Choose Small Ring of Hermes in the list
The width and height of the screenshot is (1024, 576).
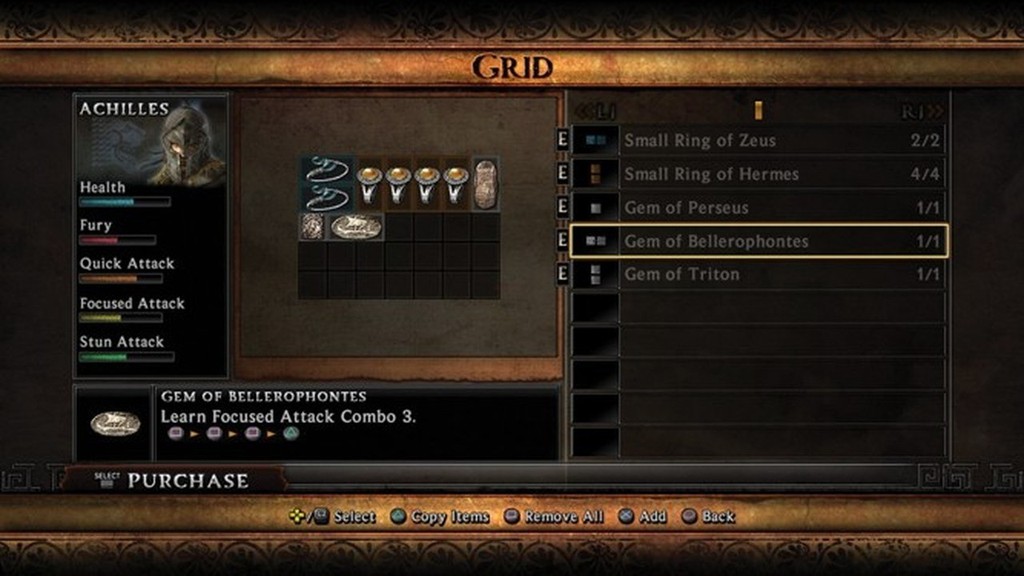[x=757, y=174]
